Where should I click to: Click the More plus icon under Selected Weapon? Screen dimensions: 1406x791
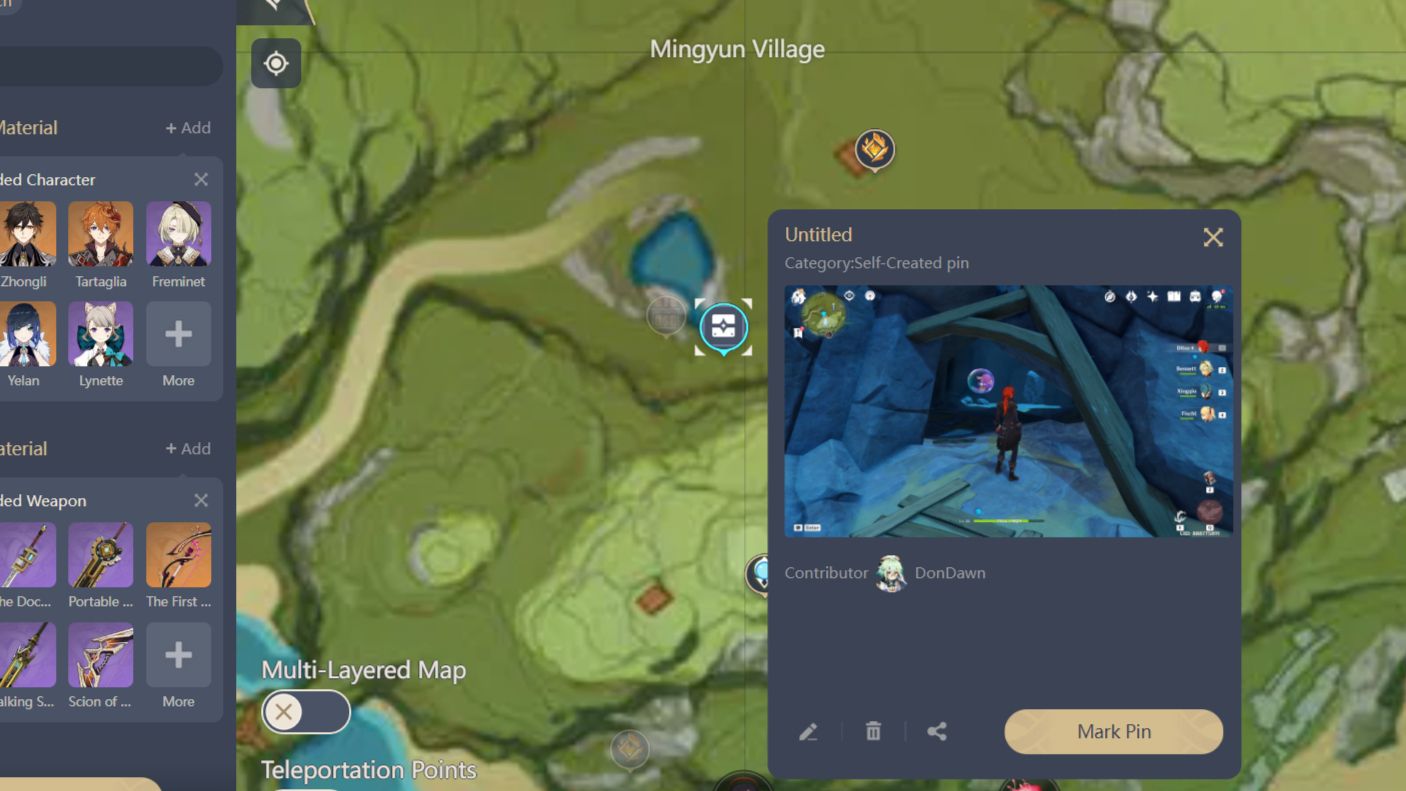tap(178, 654)
